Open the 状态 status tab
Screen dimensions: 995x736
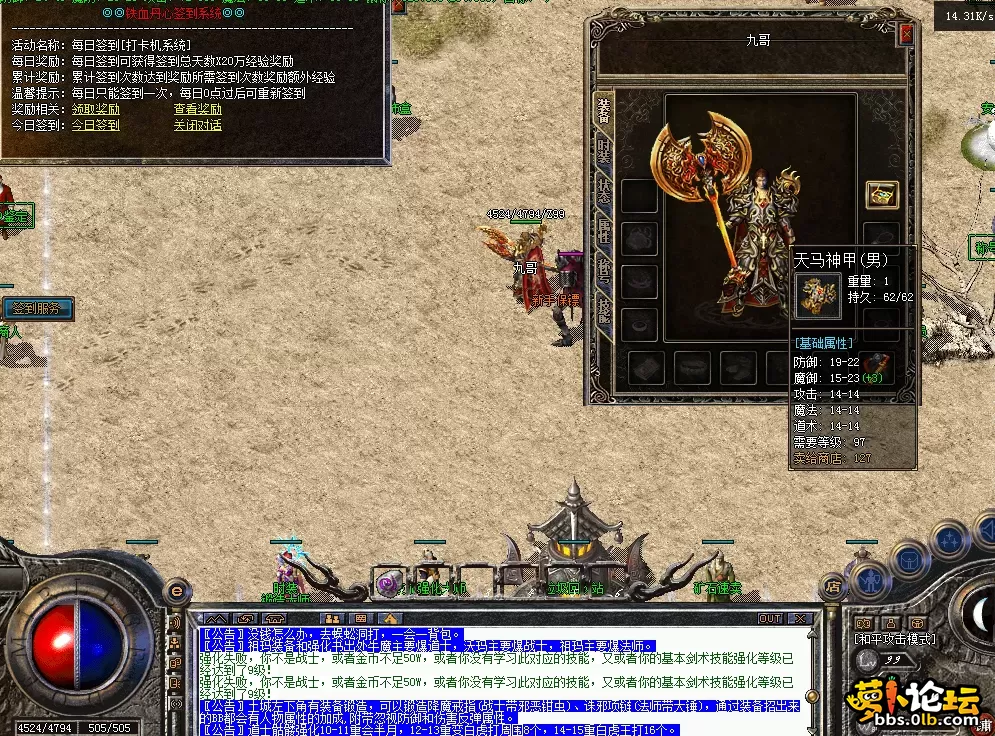tap(604, 191)
